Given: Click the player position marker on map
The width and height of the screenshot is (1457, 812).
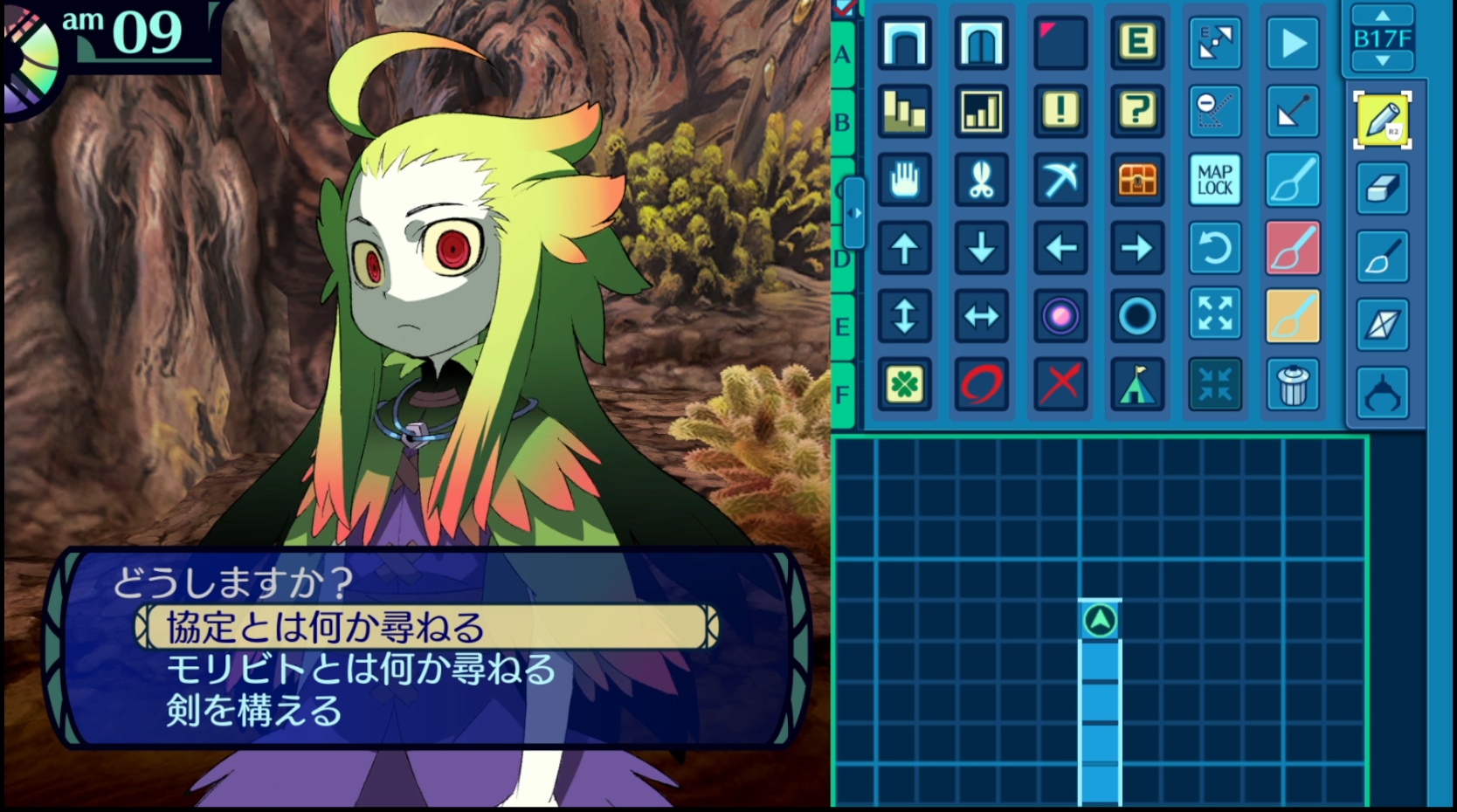Looking at the screenshot, I should tap(1101, 621).
